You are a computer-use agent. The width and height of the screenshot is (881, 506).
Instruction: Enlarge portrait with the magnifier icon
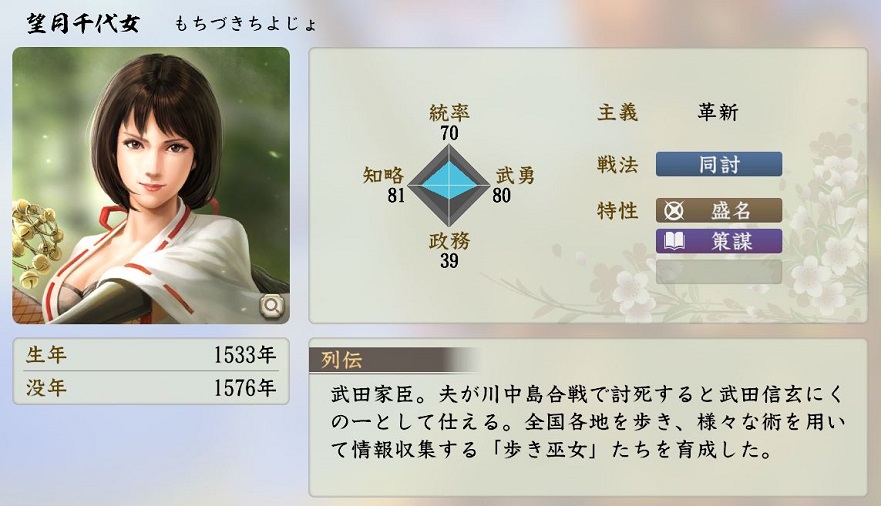(x=272, y=307)
